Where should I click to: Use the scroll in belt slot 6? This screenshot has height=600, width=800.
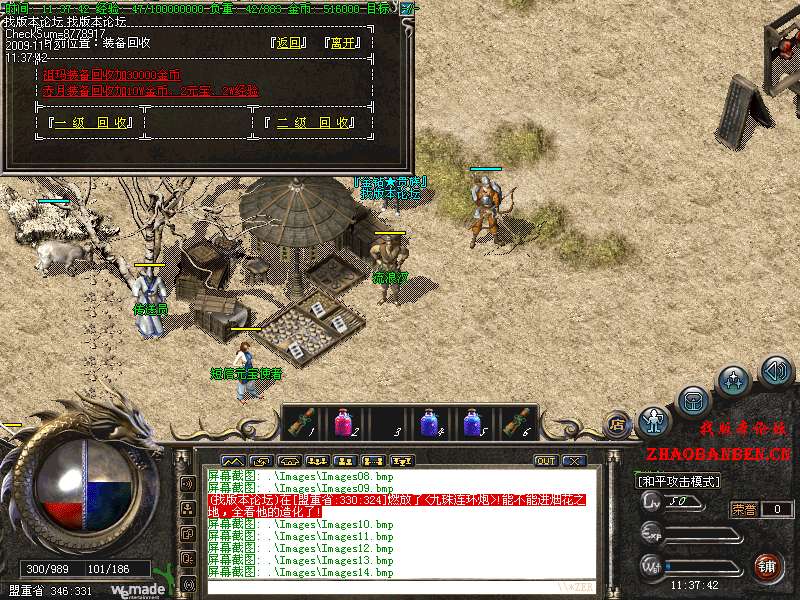[x=516, y=423]
